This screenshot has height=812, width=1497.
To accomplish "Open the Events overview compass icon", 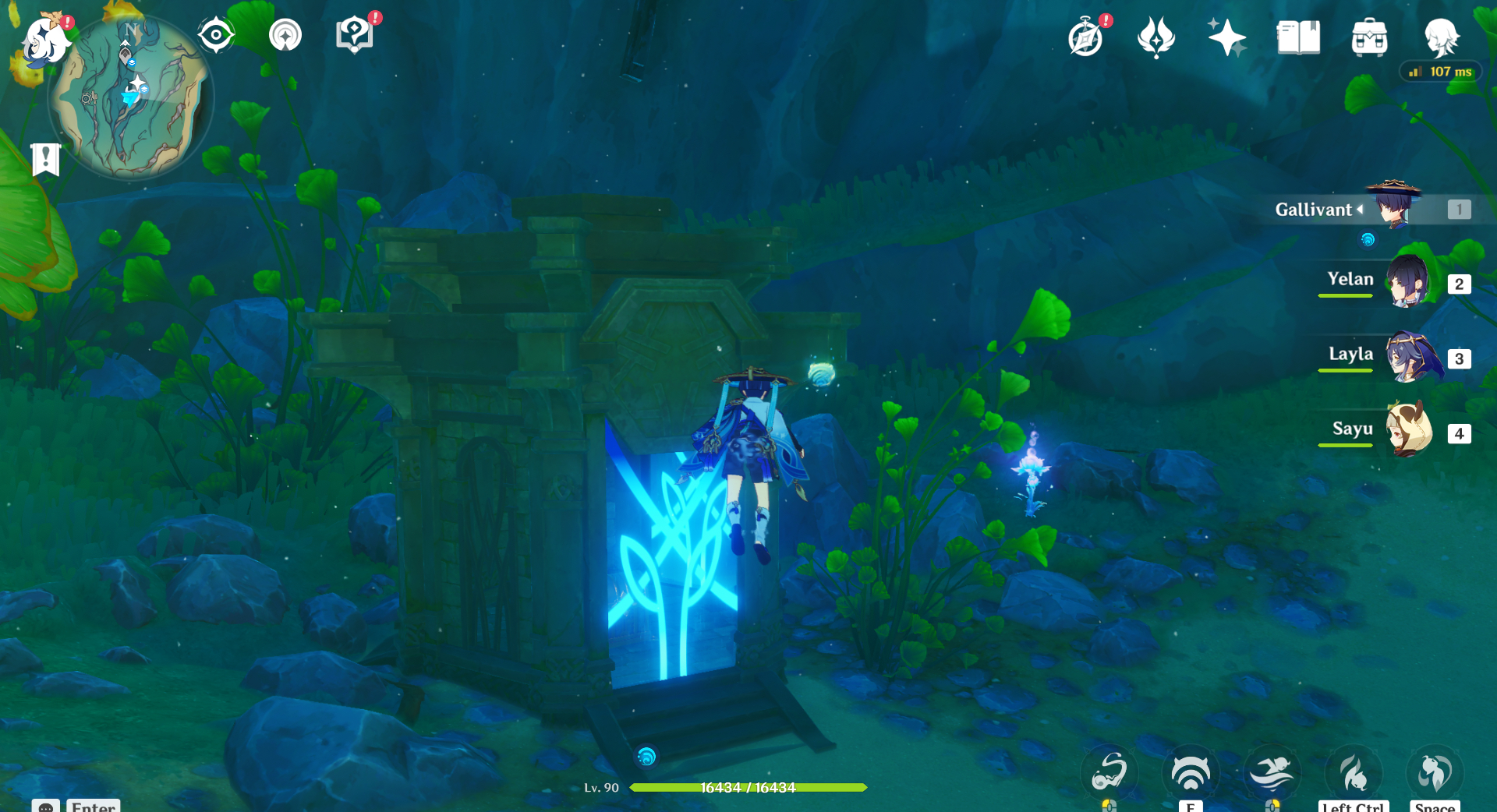I will 1087,35.
